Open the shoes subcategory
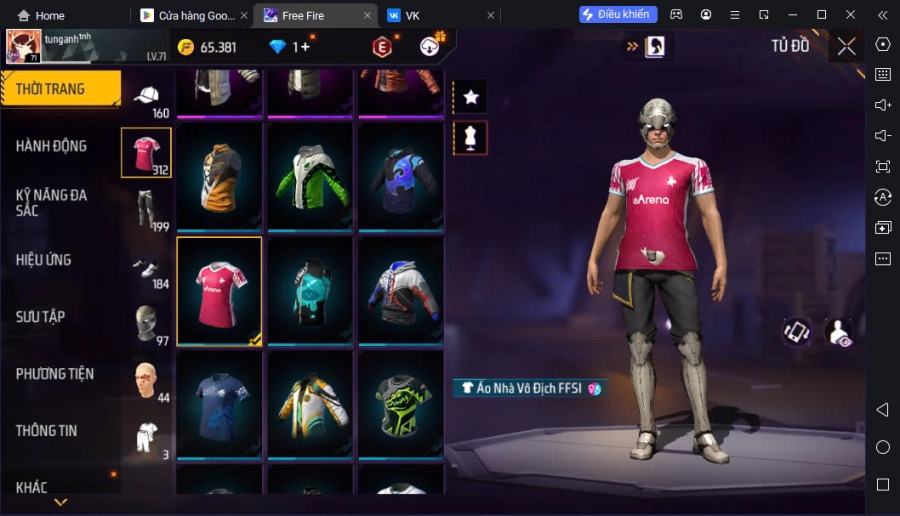This screenshot has height=516, width=900. click(147, 268)
